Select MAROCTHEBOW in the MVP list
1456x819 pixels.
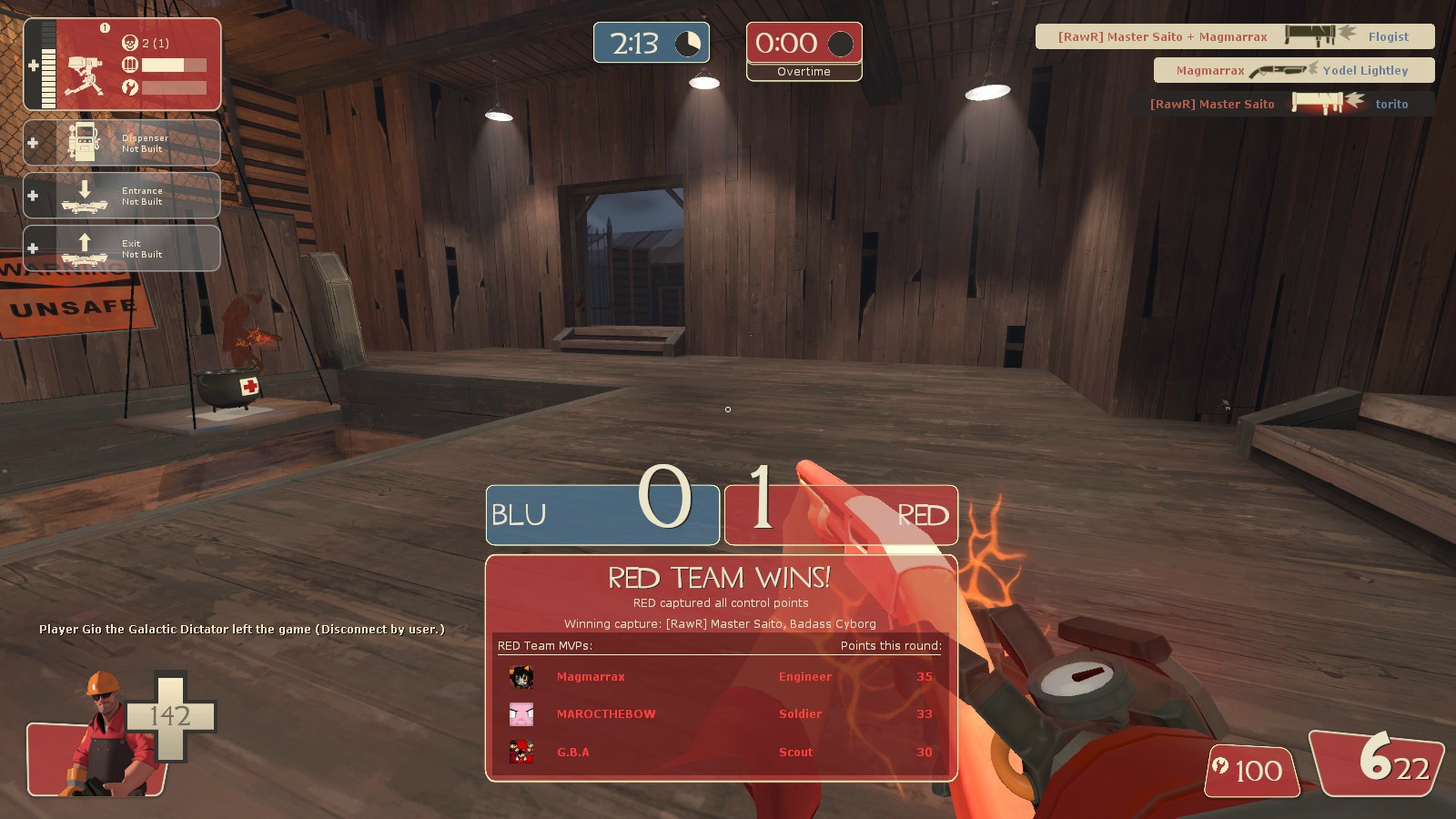pos(605,714)
